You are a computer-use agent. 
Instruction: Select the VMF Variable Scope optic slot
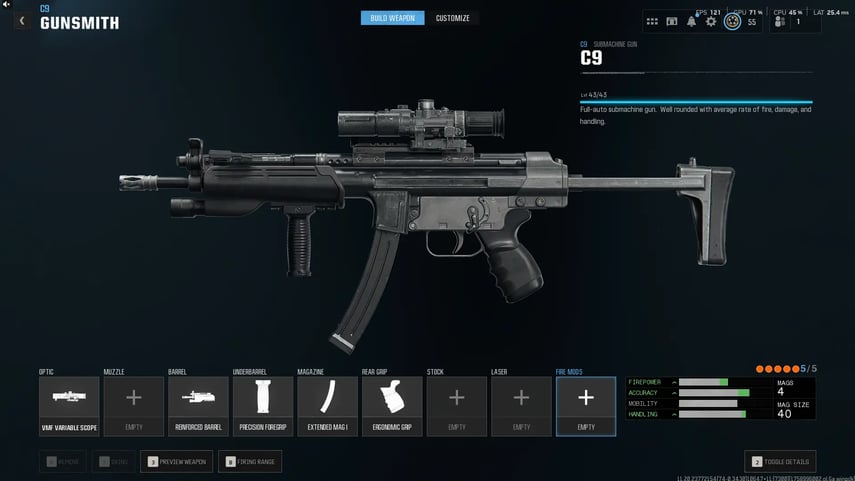point(69,406)
